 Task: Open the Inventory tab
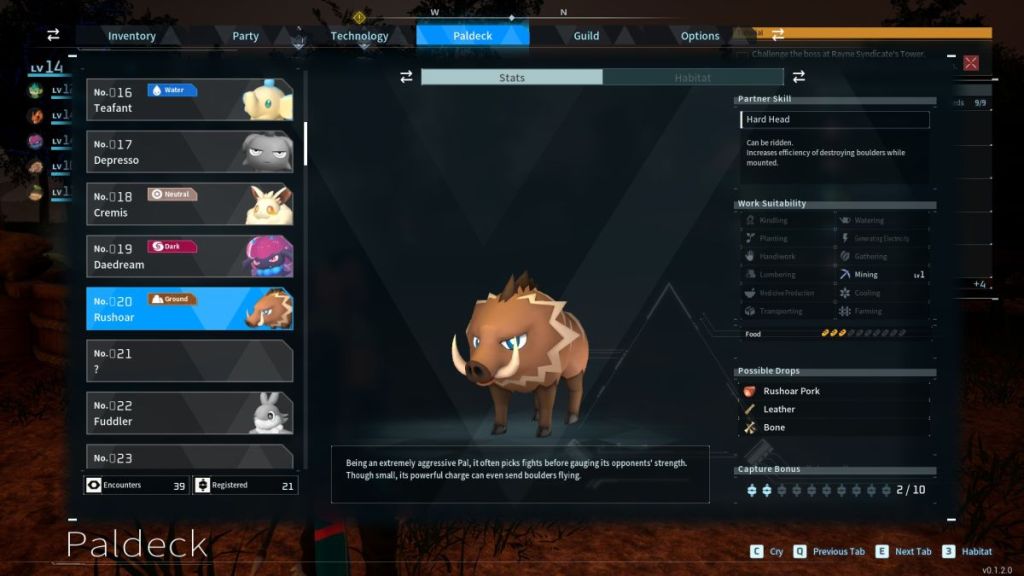pos(132,36)
